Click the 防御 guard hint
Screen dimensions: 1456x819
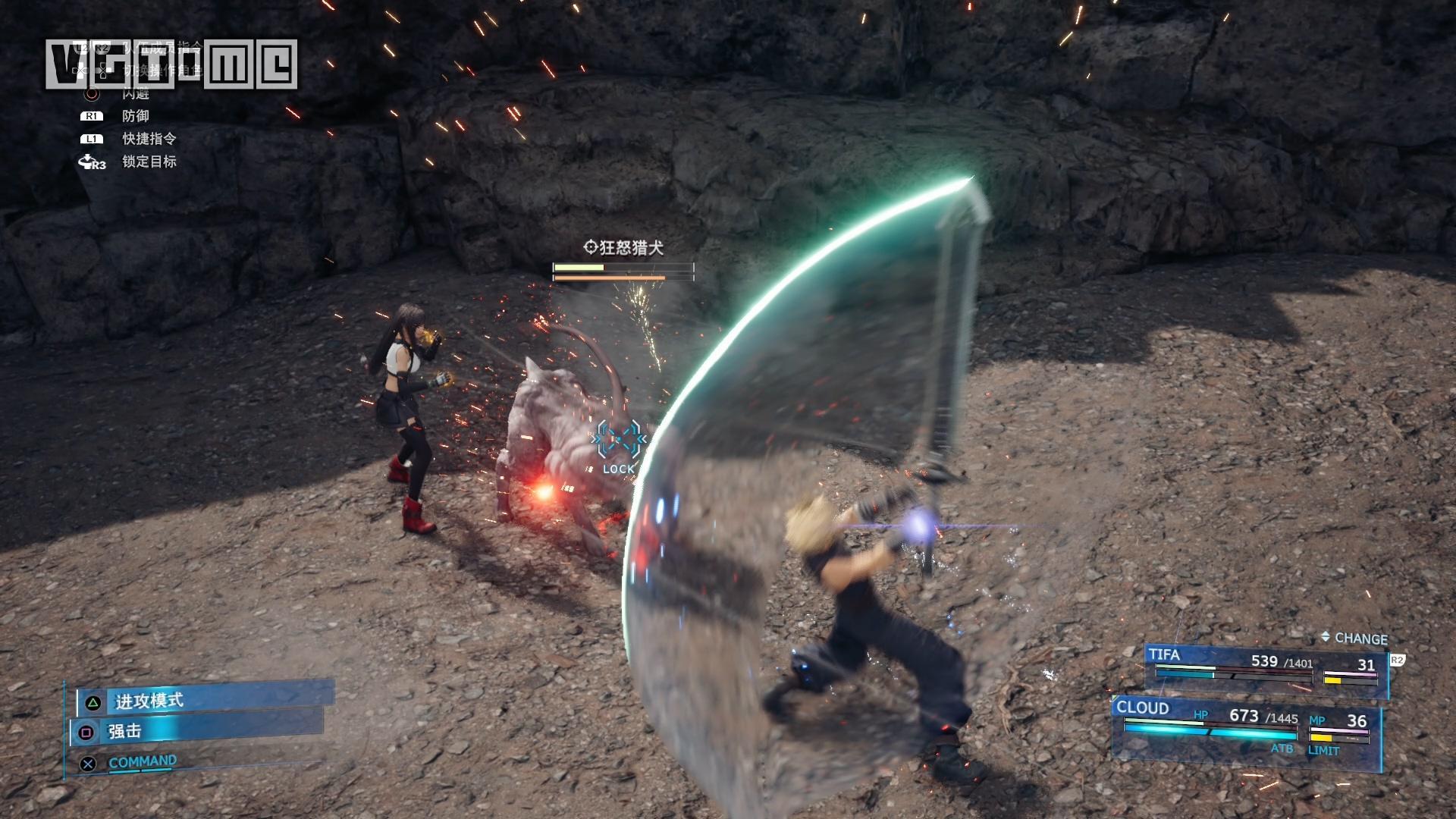point(135,116)
